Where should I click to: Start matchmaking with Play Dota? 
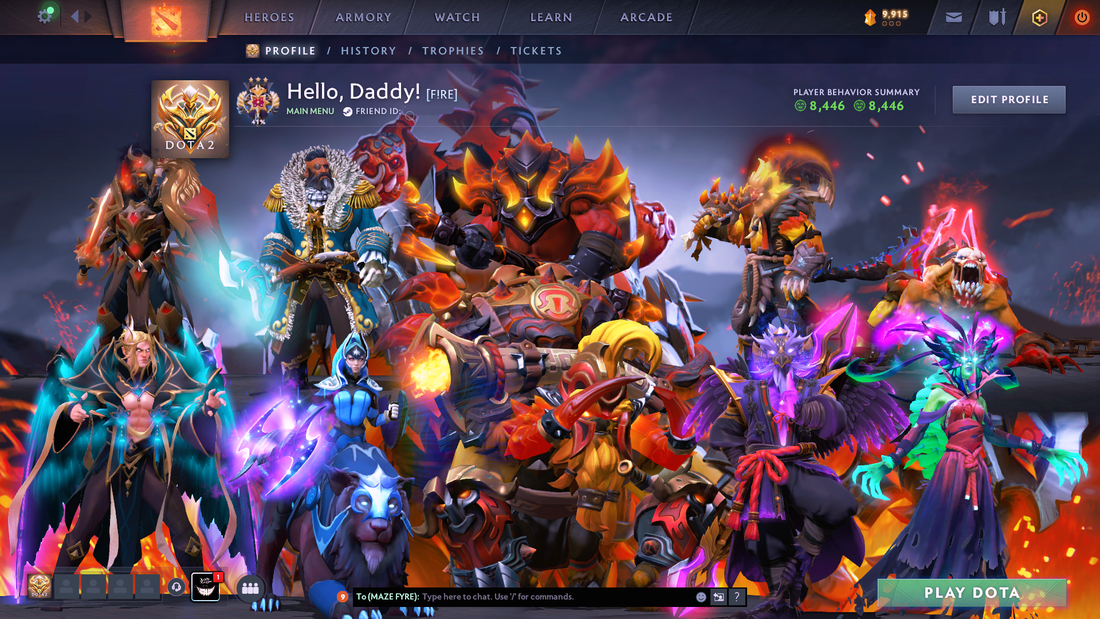(971, 593)
